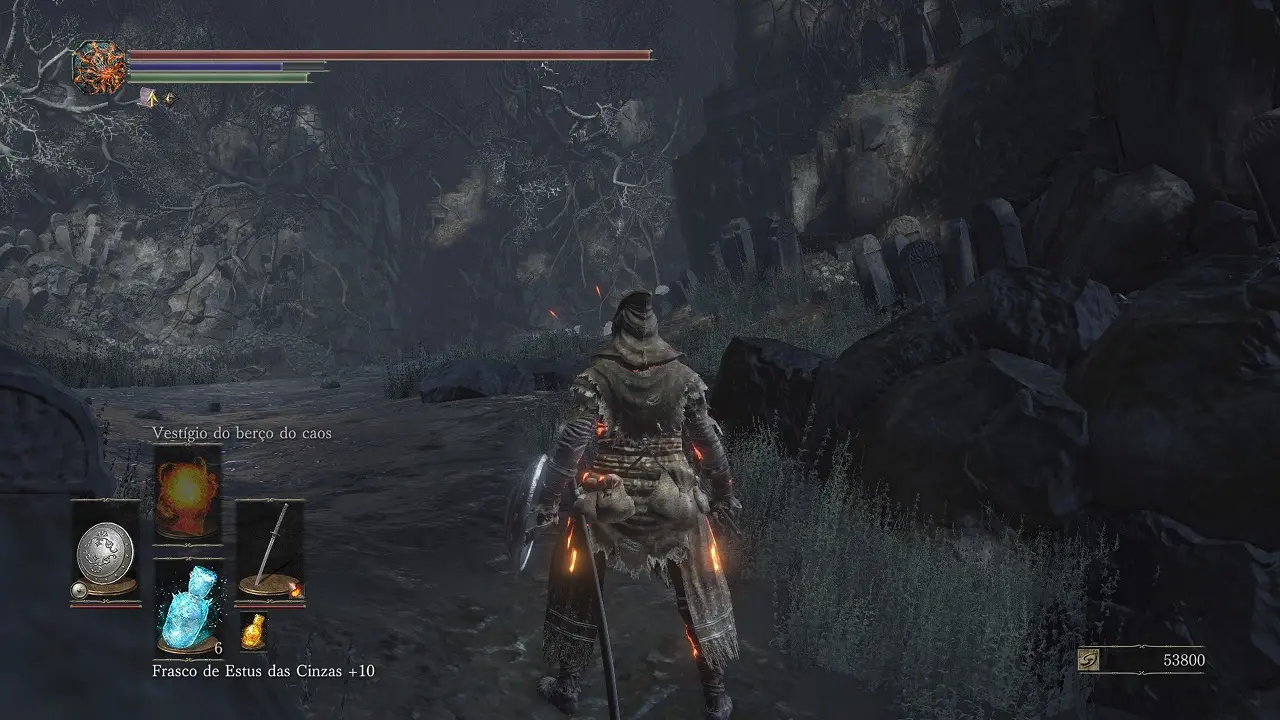Select the Vestígio do berço do caos spell slot

(187, 493)
